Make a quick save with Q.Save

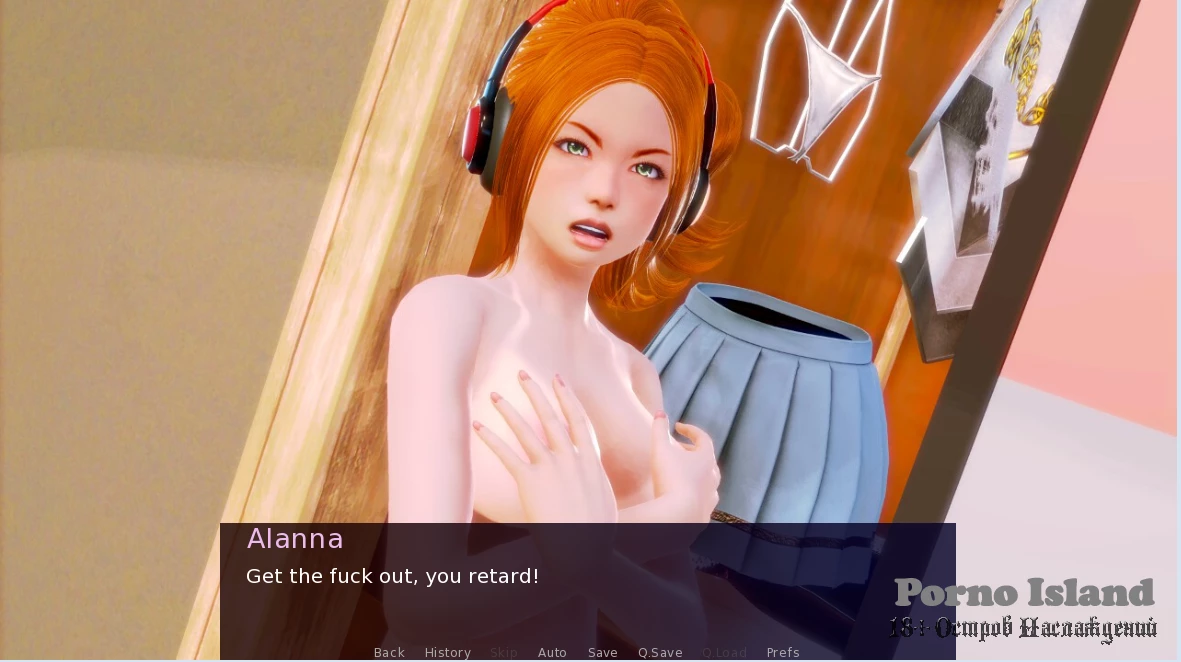coord(660,652)
